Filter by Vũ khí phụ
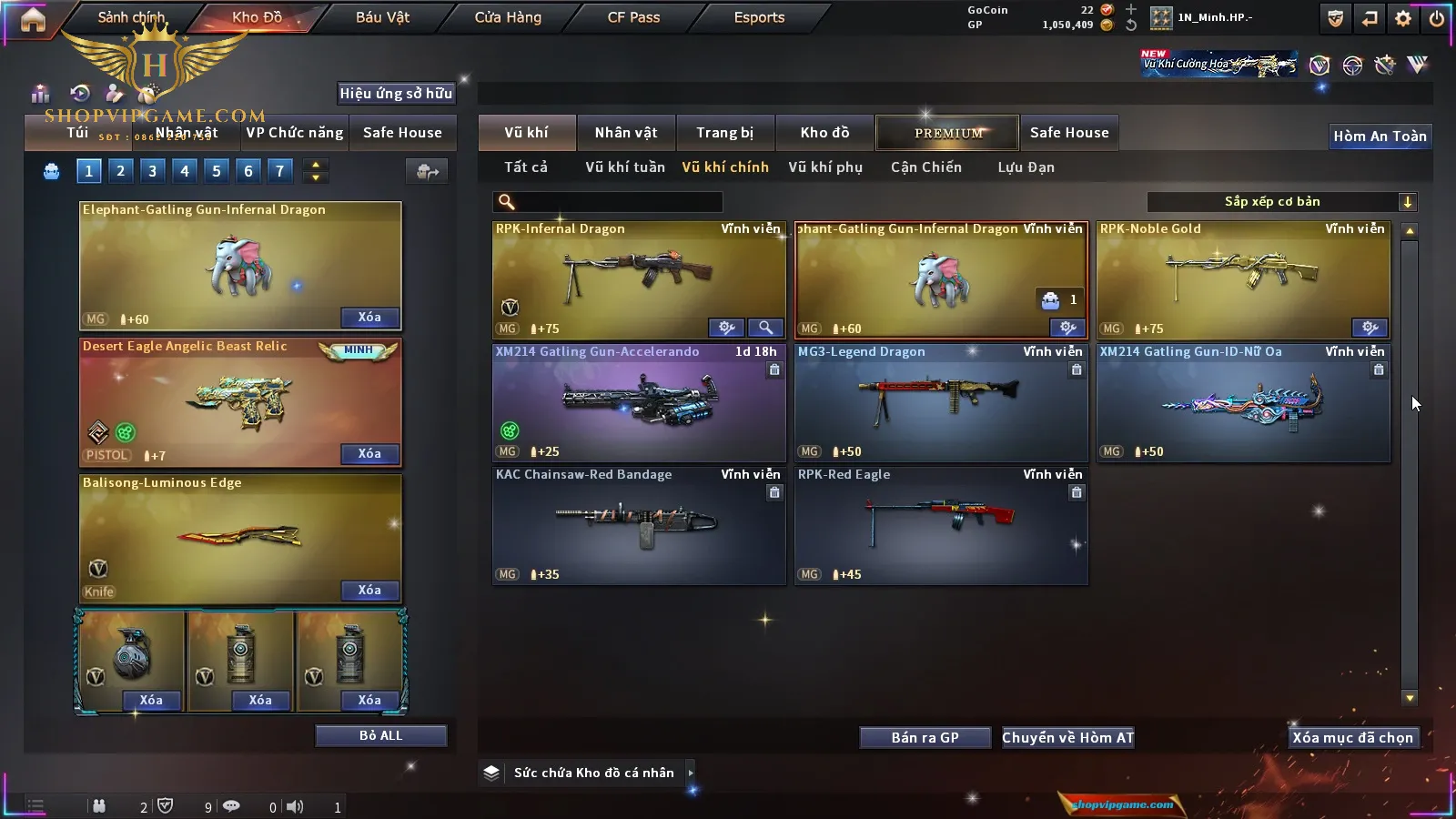The width and height of the screenshot is (1456, 819). coord(825,167)
